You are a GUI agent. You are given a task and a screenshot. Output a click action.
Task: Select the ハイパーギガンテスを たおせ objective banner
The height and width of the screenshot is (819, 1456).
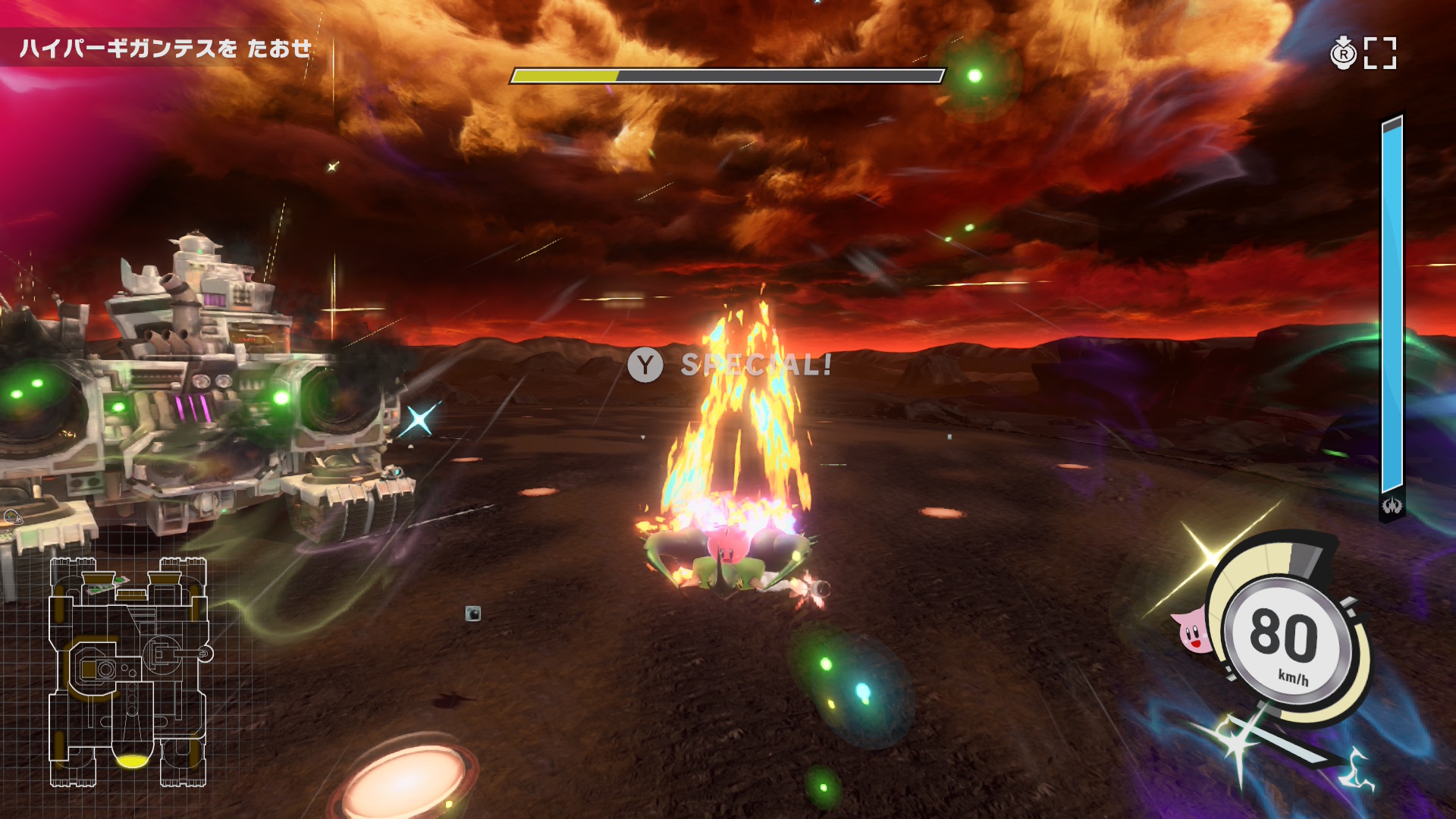(165, 49)
